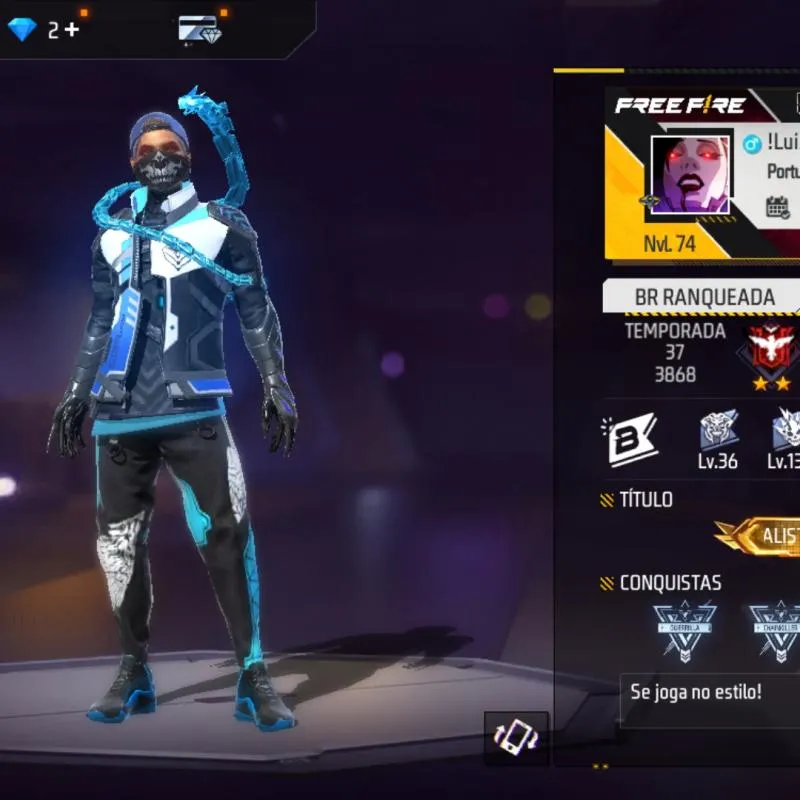This screenshot has width=800, height=800.
Task: Open the card and diamond membership icon
Action: click(x=199, y=29)
